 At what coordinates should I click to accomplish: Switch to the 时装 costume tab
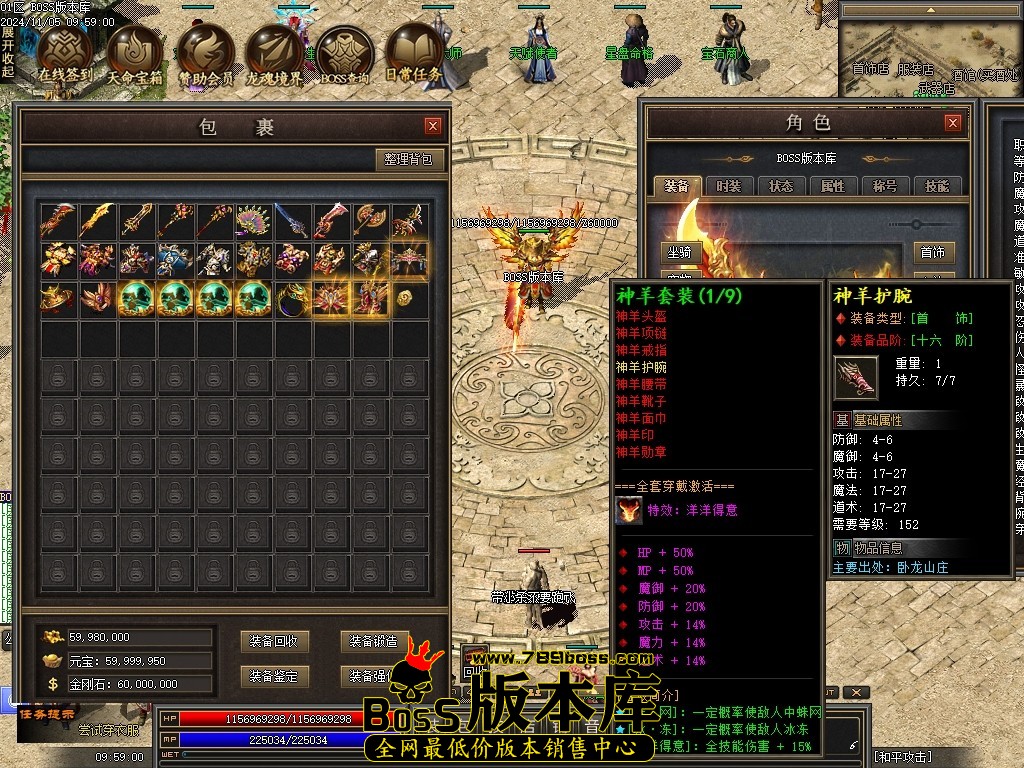[729, 186]
